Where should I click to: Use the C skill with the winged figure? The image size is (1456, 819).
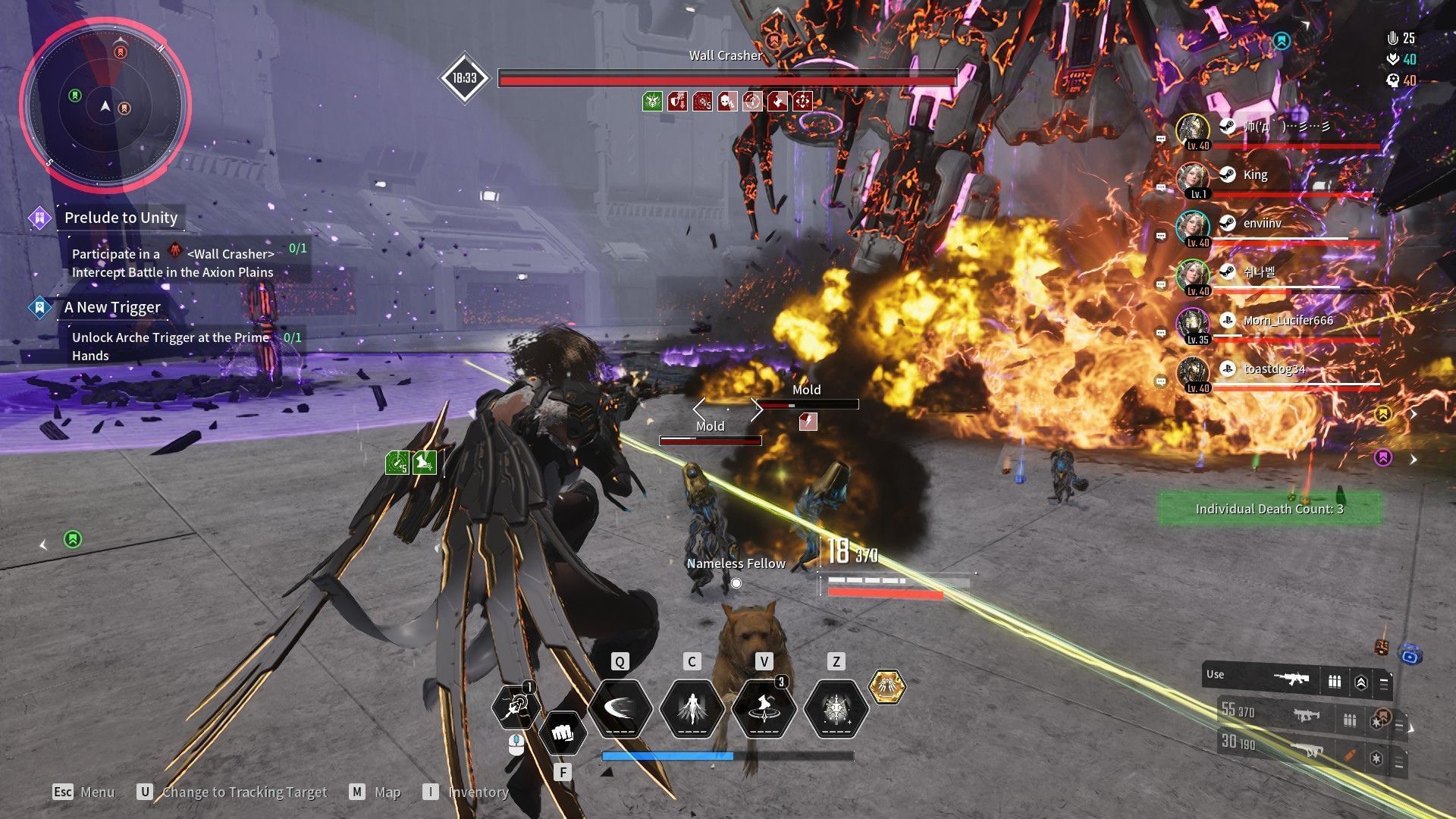point(692,709)
